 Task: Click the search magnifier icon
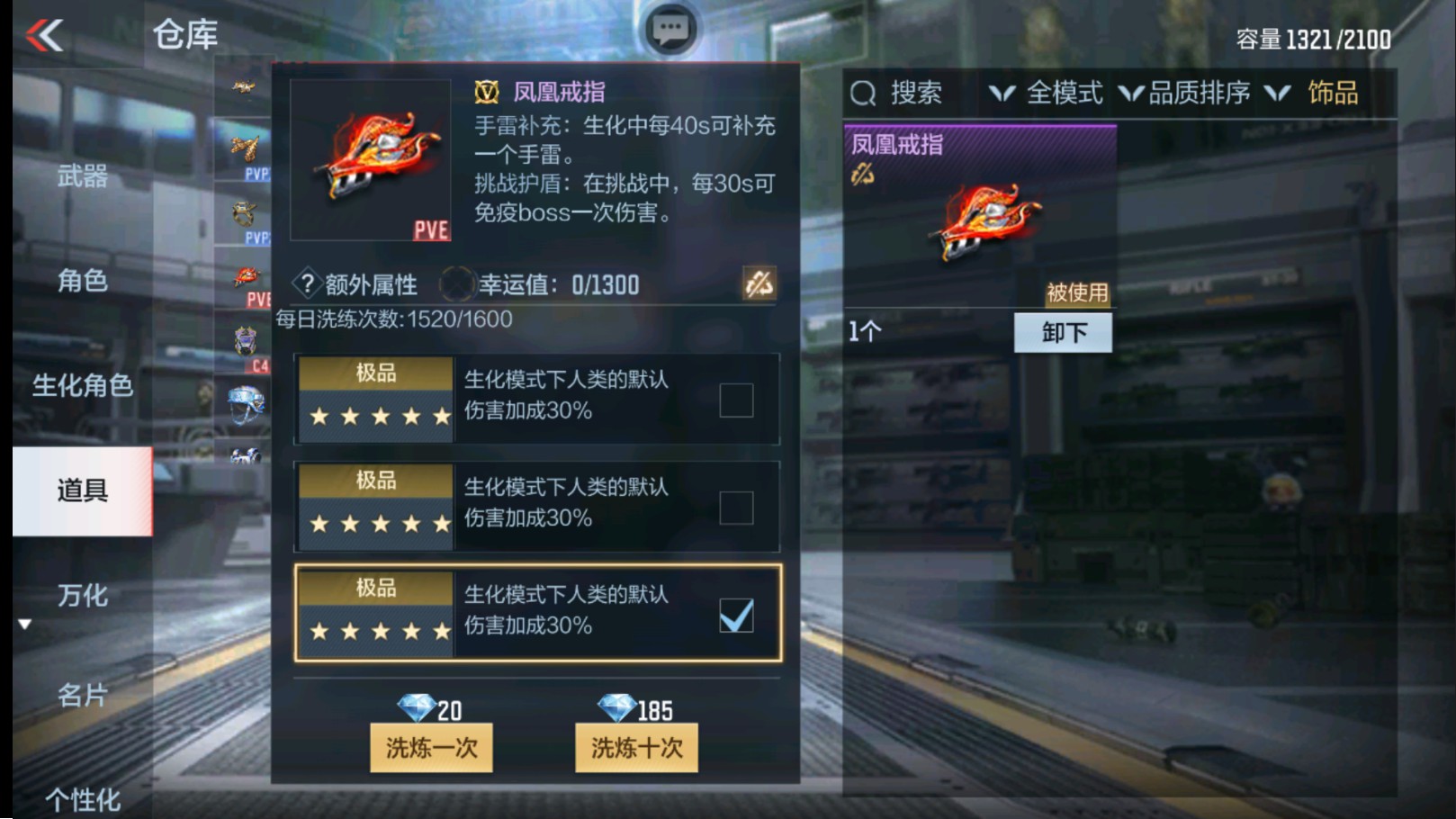tap(866, 93)
